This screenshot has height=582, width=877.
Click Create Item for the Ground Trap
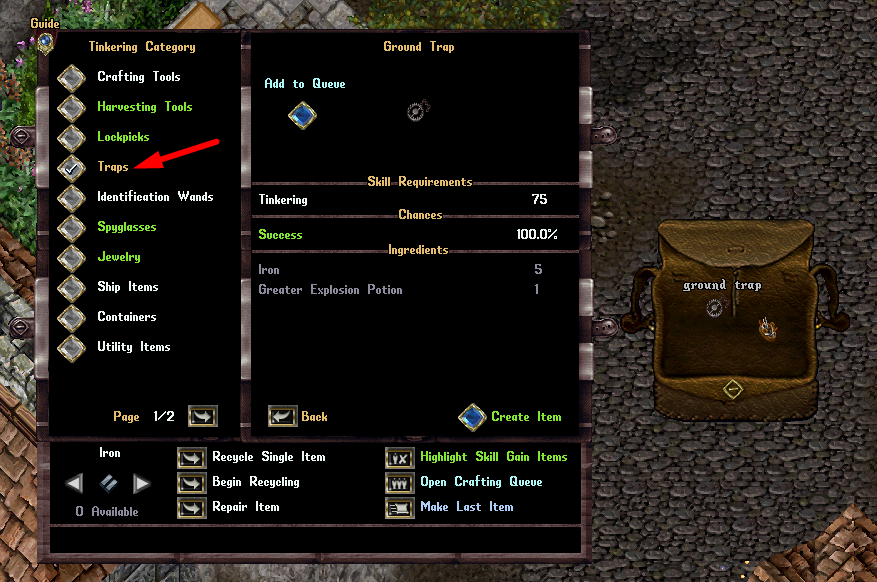[472, 416]
